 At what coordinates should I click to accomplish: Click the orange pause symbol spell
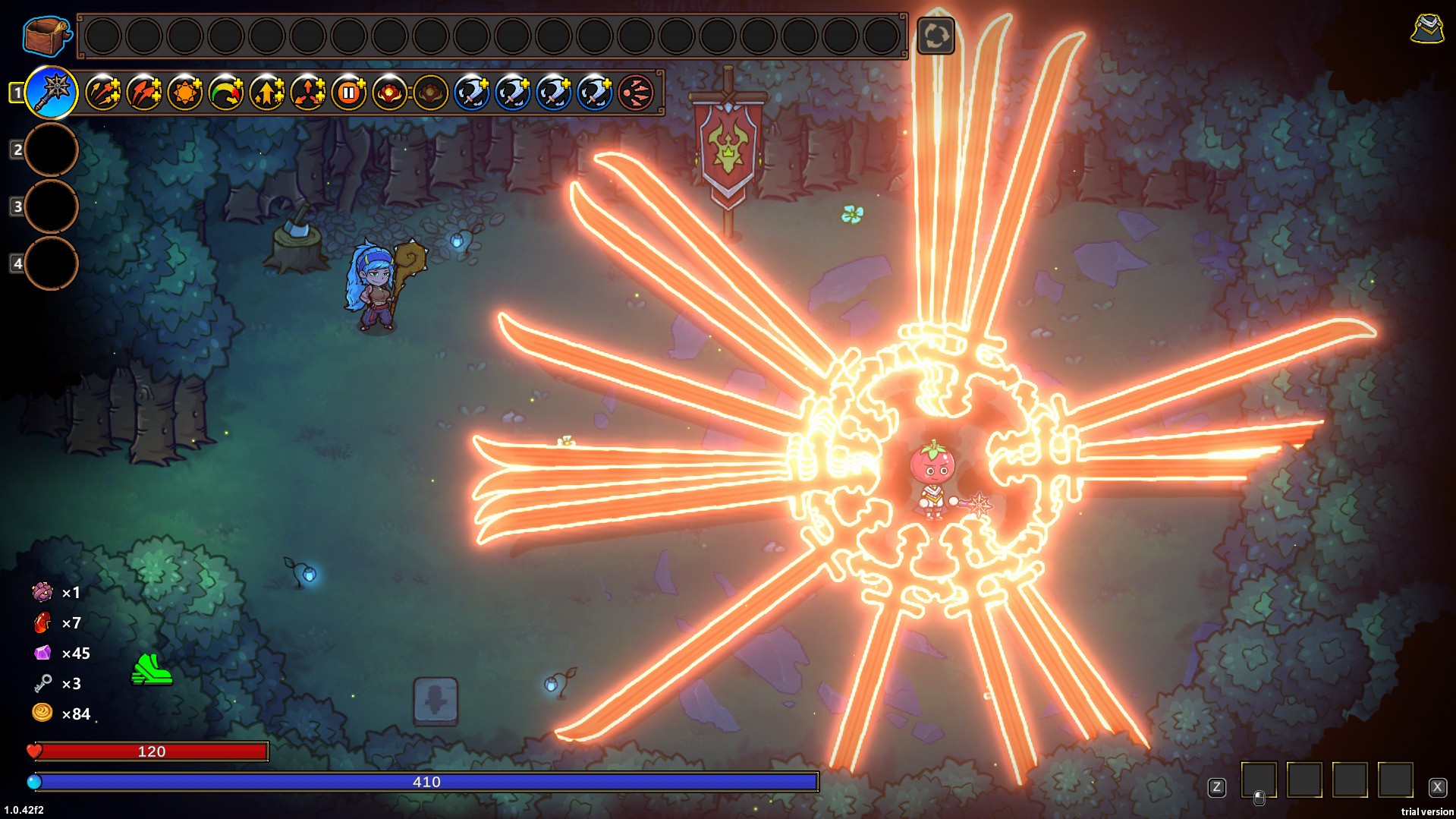(349, 93)
